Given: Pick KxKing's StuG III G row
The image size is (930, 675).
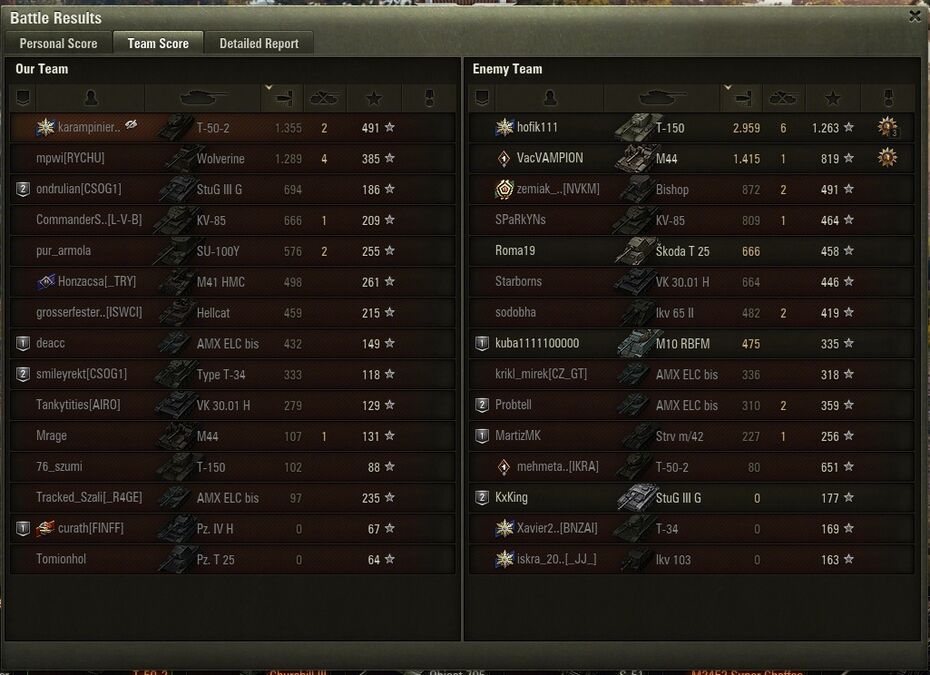Looking at the screenshot, I should coord(690,498).
